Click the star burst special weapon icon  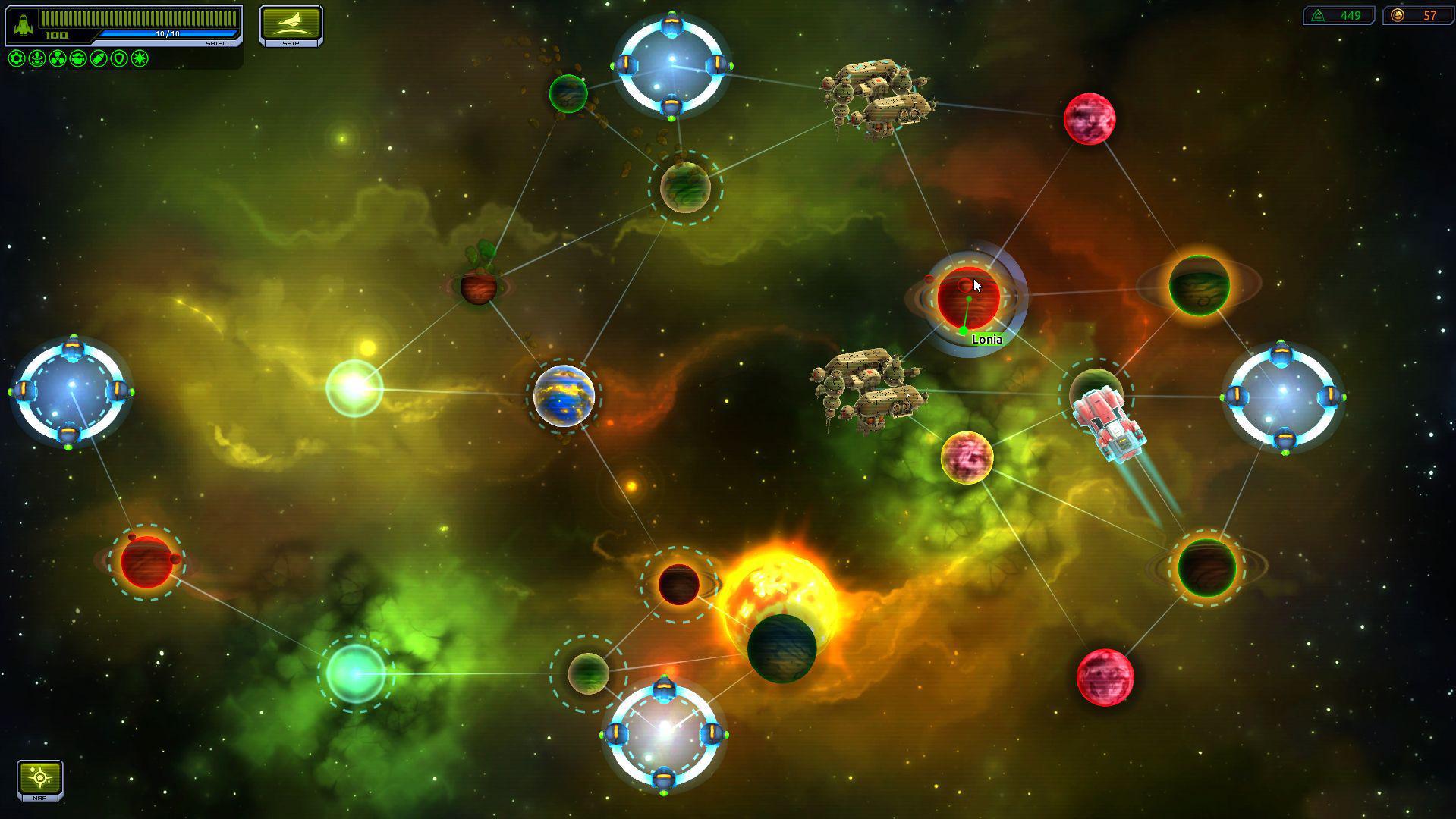click(138, 58)
